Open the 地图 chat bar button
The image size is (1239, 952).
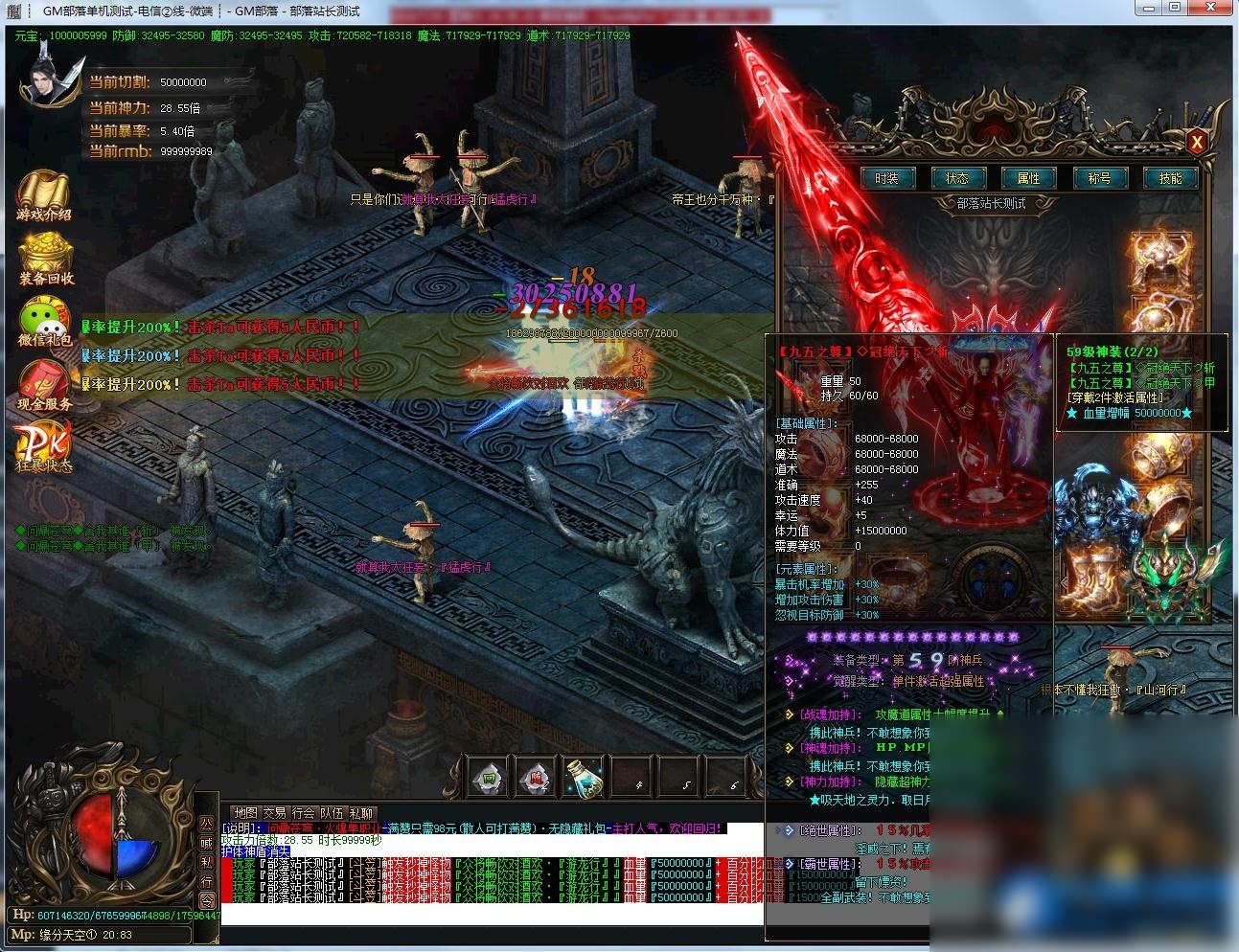point(246,813)
